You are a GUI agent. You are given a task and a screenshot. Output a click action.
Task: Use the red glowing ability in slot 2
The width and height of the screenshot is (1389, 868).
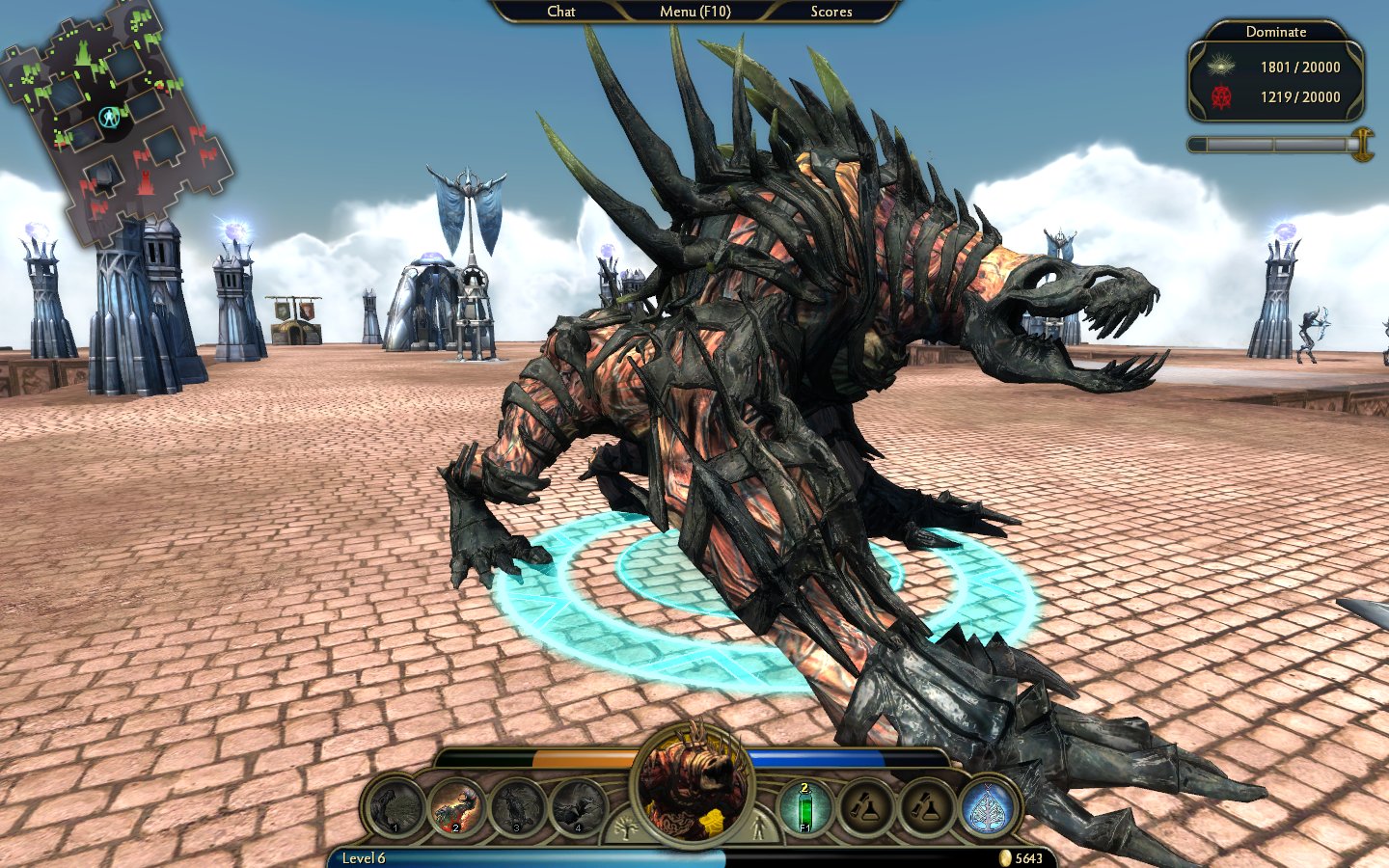click(457, 807)
